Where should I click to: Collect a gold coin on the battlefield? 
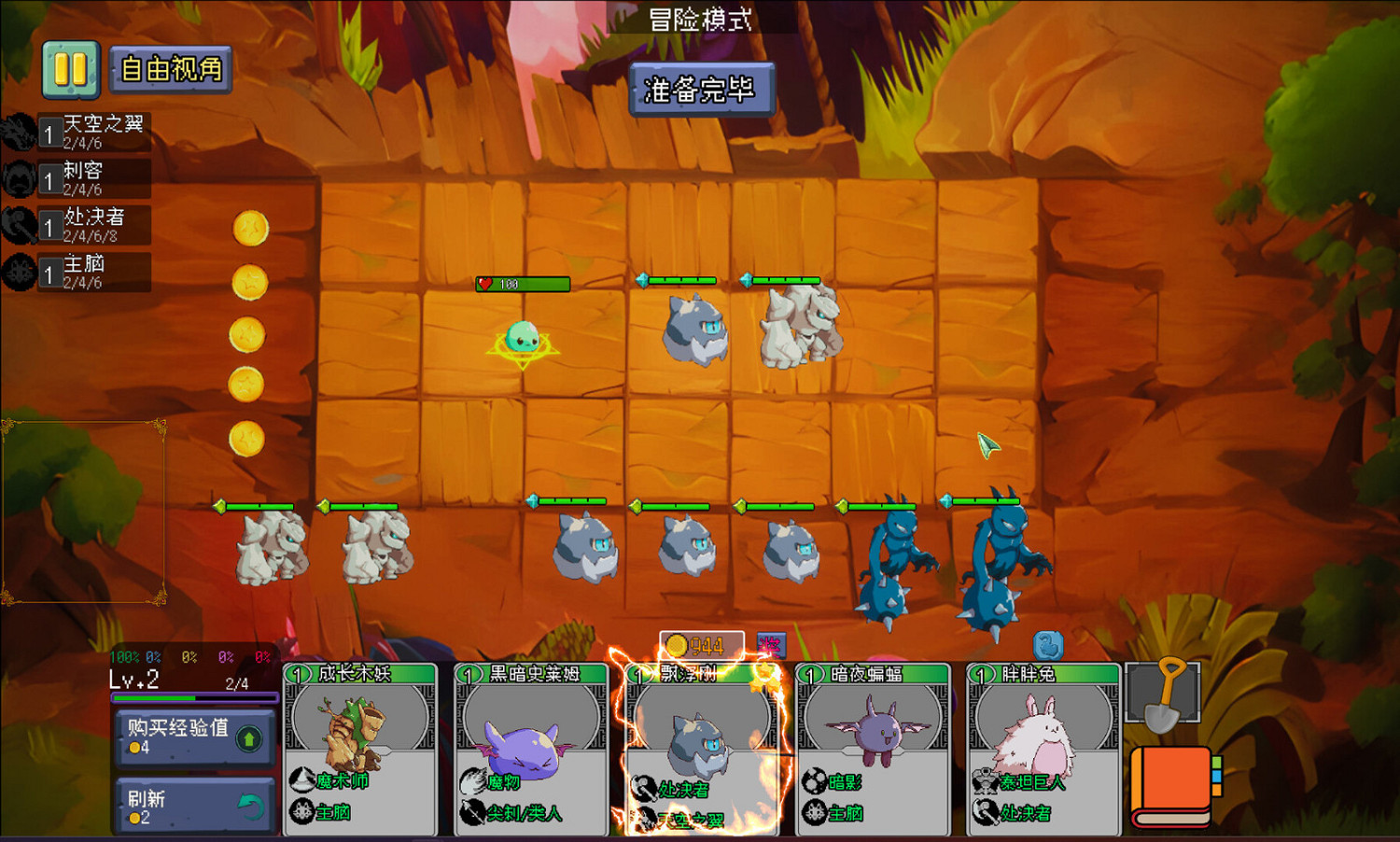[249, 229]
